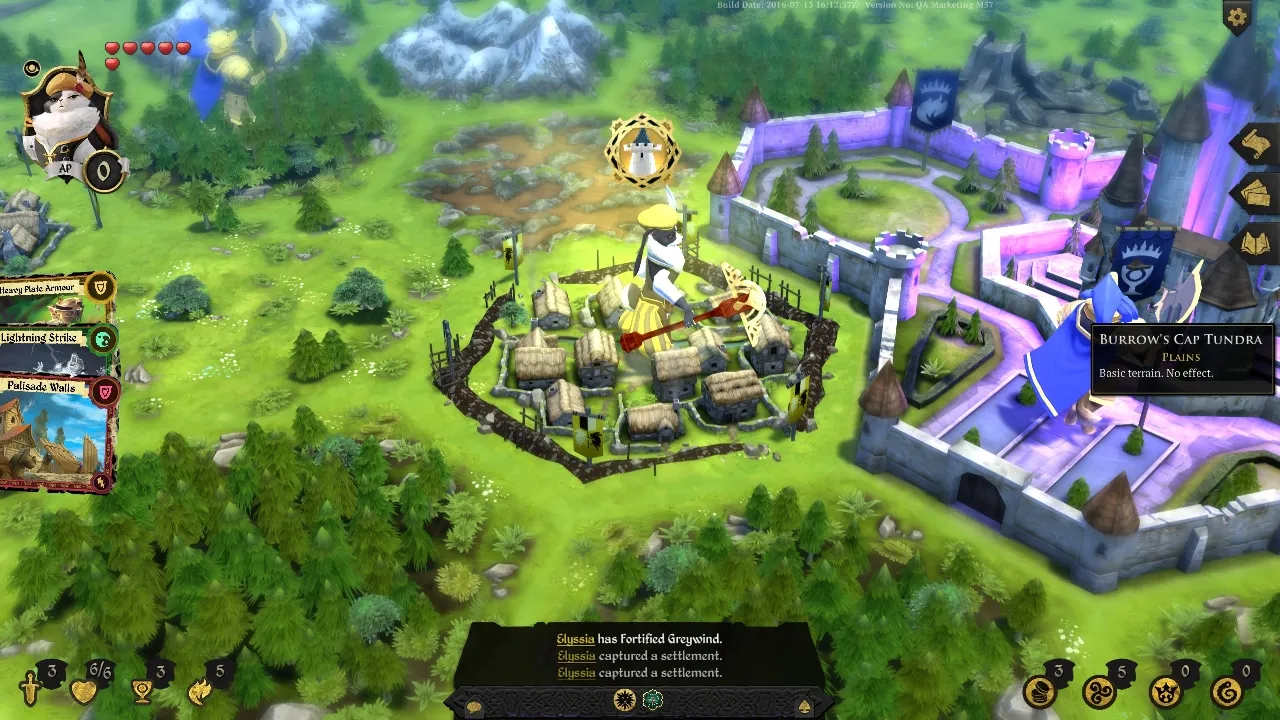The image size is (1280, 720).
Task: Click the settlement shield marker above hero
Action: pyautogui.click(x=642, y=151)
